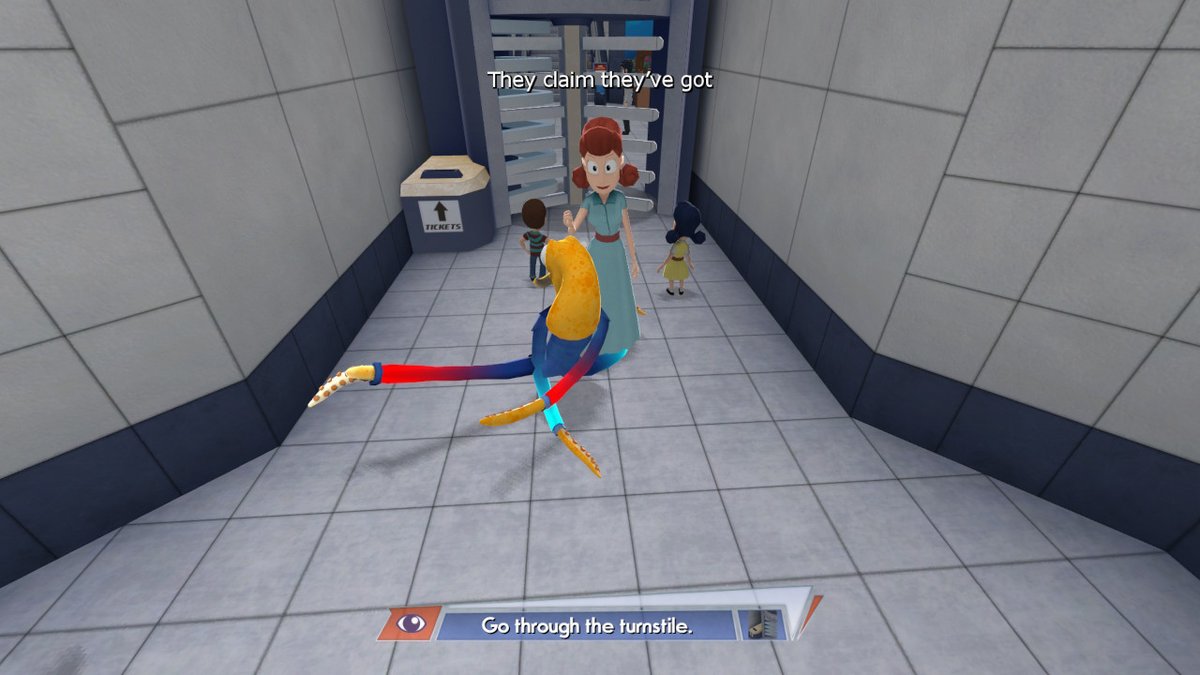Click the eye icon on the objective bar
The width and height of the screenshot is (1200, 675).
click(x=410, y=624)
